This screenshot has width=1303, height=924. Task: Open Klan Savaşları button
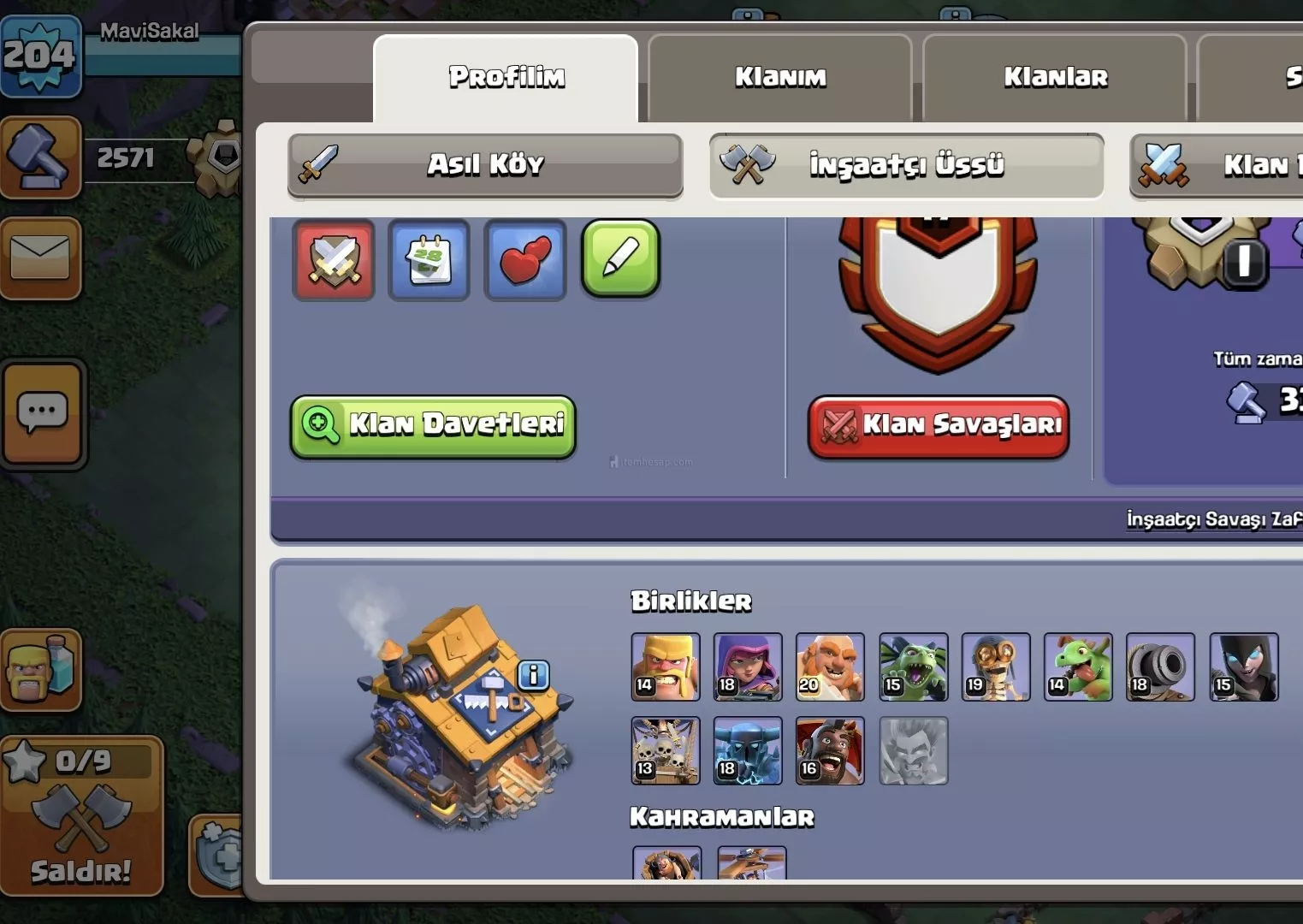coord(939,425)
